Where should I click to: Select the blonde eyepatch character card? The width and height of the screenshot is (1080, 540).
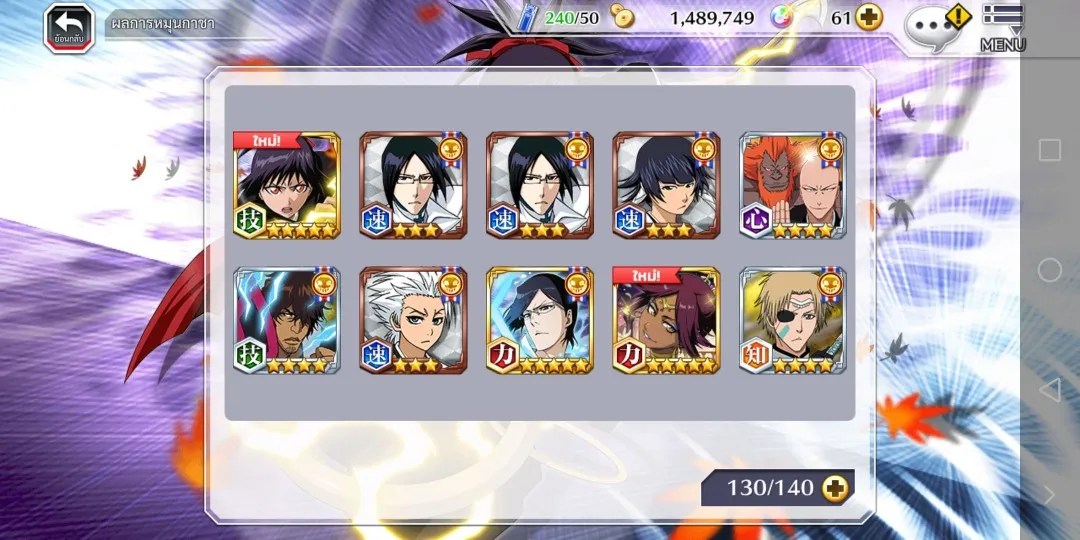pyautogui.click(x=793, y=320)
